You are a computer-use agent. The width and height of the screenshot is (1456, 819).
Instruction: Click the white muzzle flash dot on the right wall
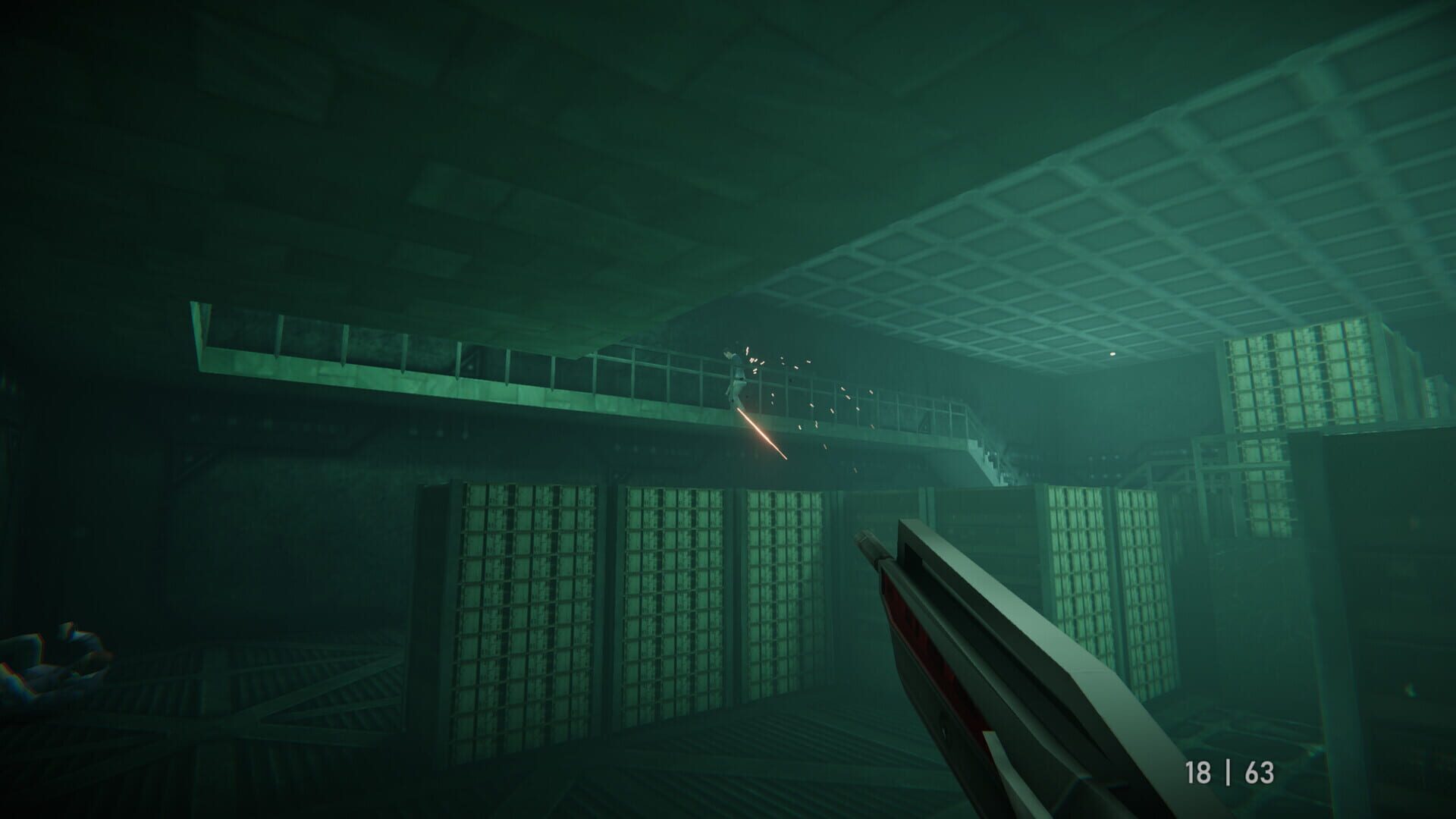tap(1113, 355)
